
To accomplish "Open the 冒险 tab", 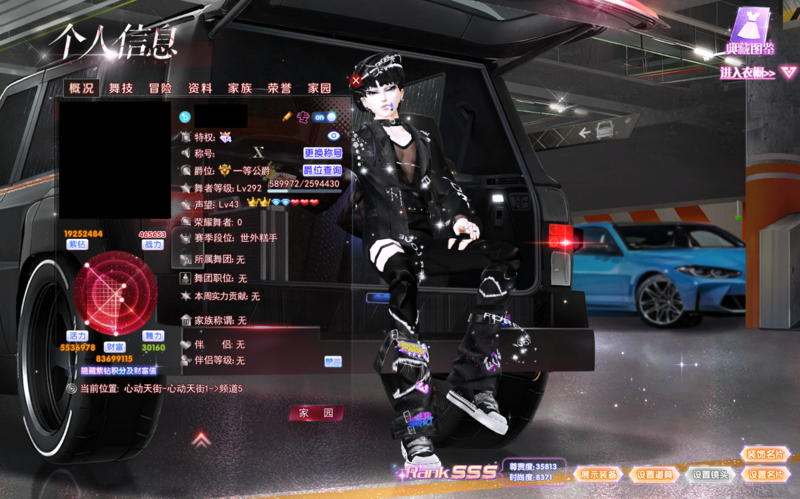I will click(x=160, y=88).
